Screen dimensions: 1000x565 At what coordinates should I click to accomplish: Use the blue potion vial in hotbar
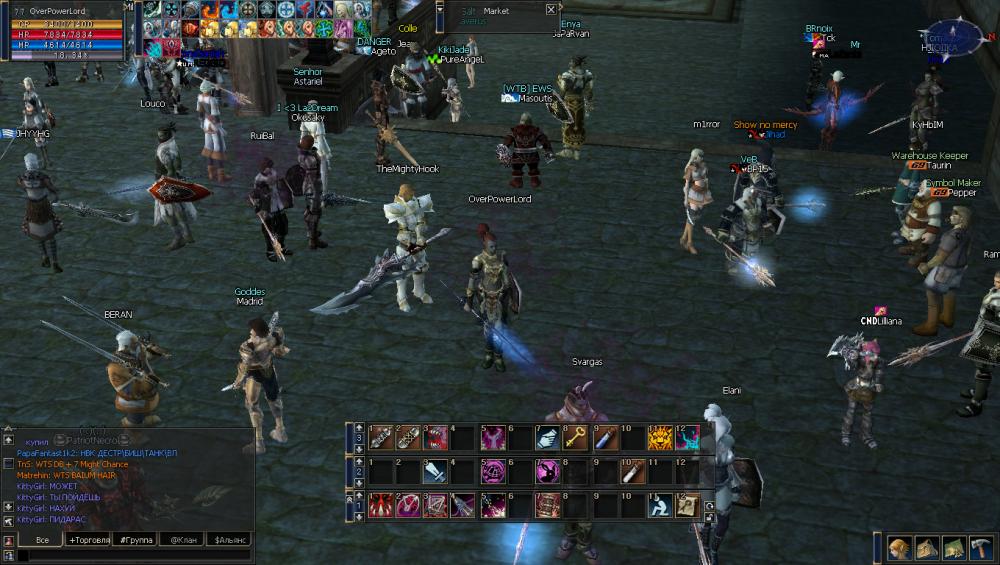pyautogui.click(x=604, y=437)
